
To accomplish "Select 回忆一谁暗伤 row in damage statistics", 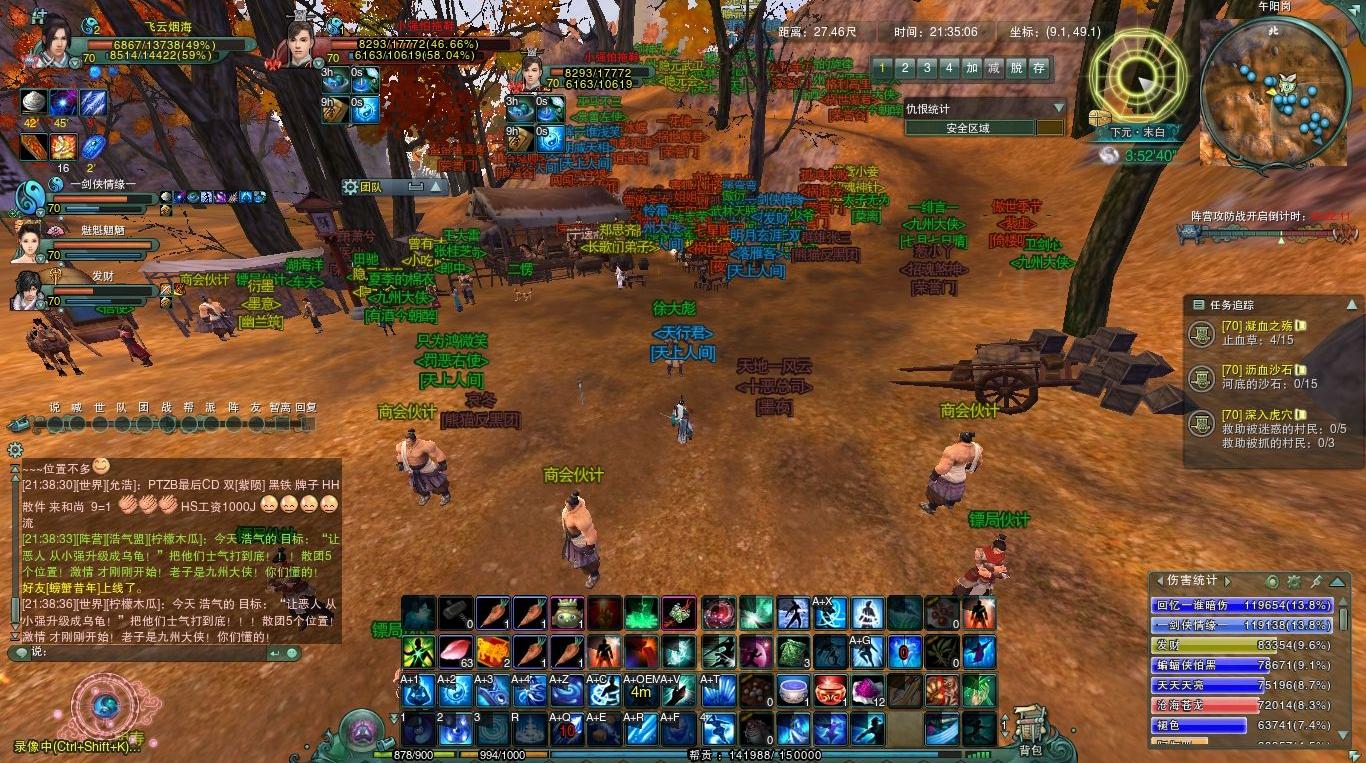I will [1242, 605].
